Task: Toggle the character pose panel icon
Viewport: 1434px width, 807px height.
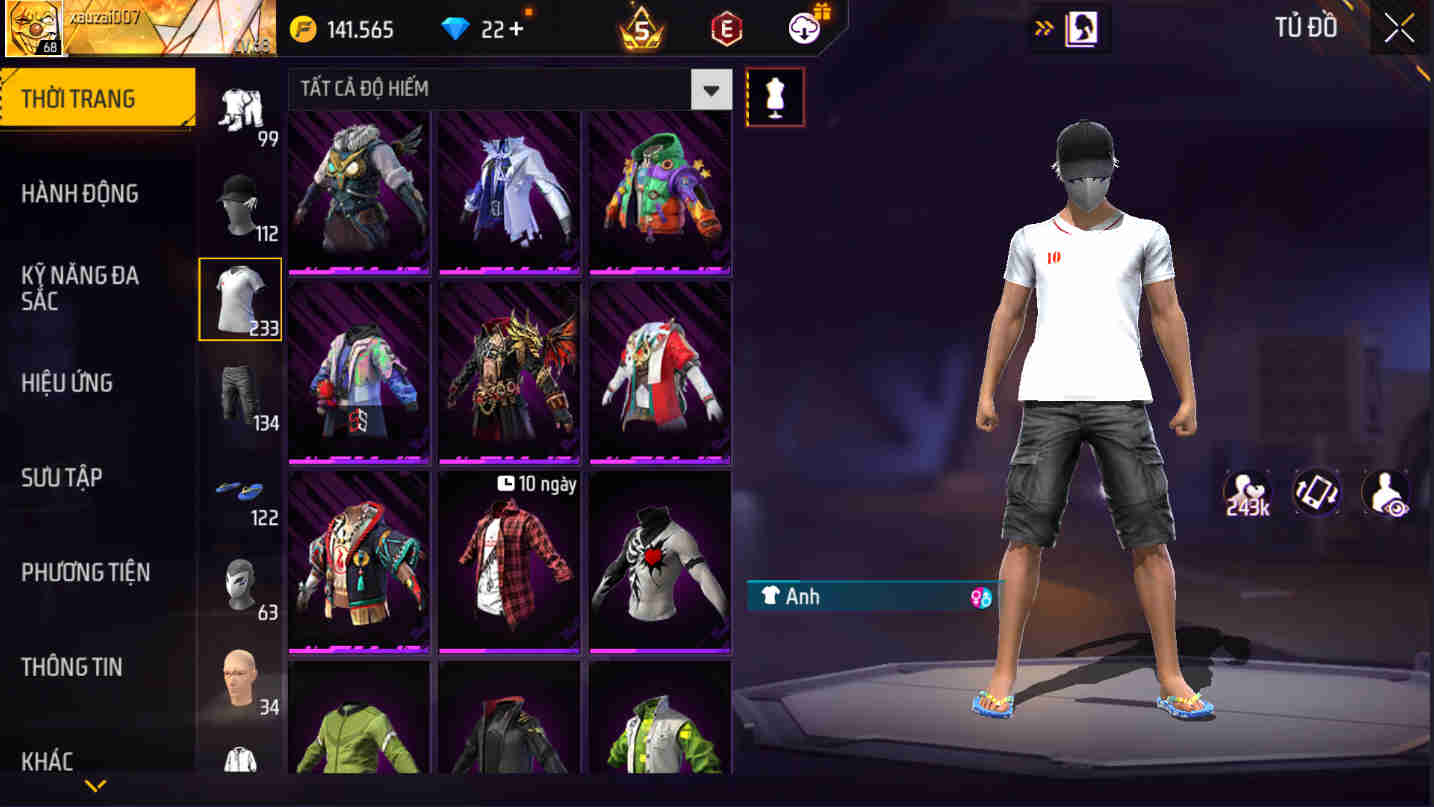Action: 1081,28
